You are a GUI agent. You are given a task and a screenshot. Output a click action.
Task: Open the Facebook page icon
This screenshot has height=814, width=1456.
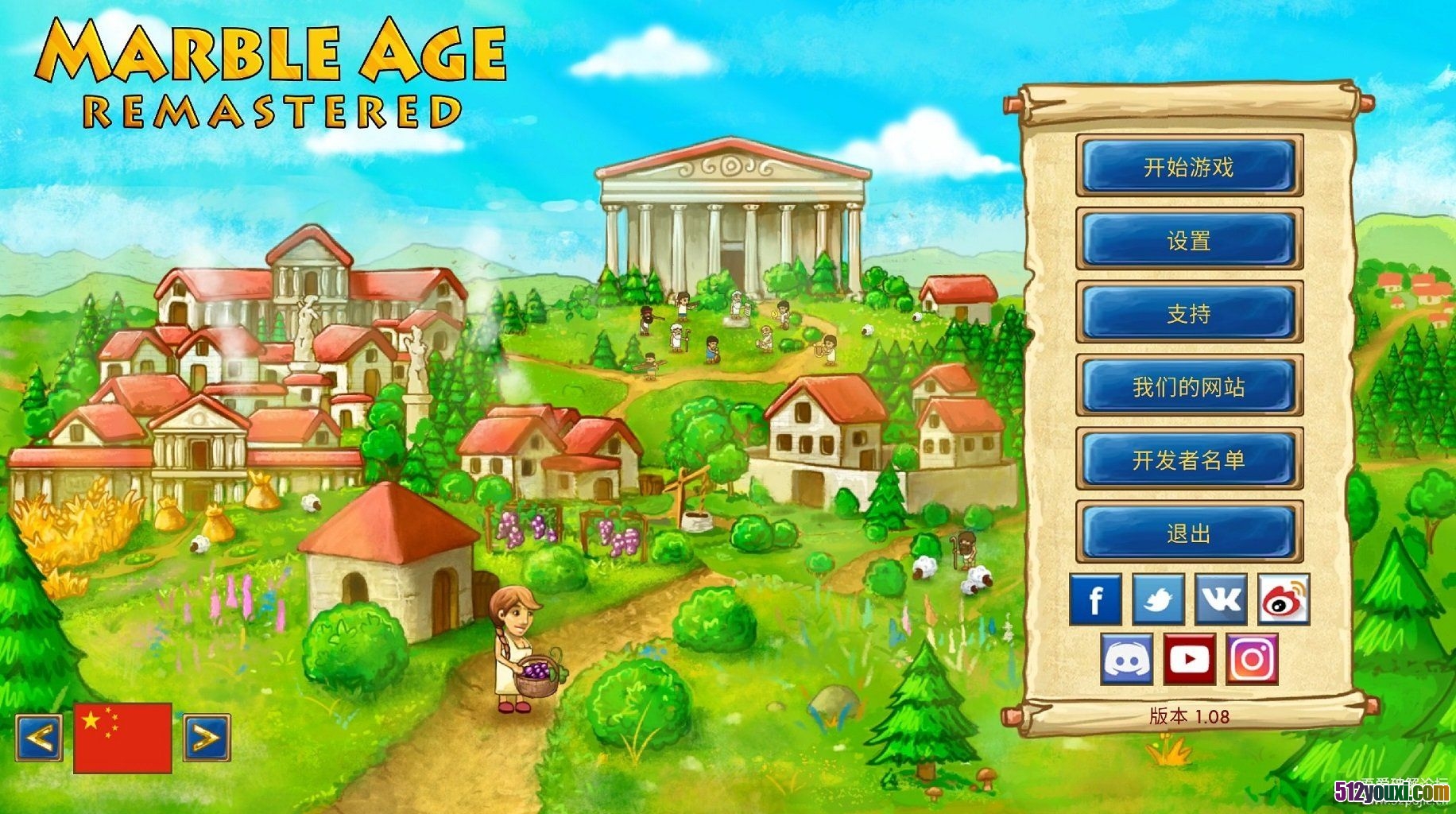[x=1095, y=599]
